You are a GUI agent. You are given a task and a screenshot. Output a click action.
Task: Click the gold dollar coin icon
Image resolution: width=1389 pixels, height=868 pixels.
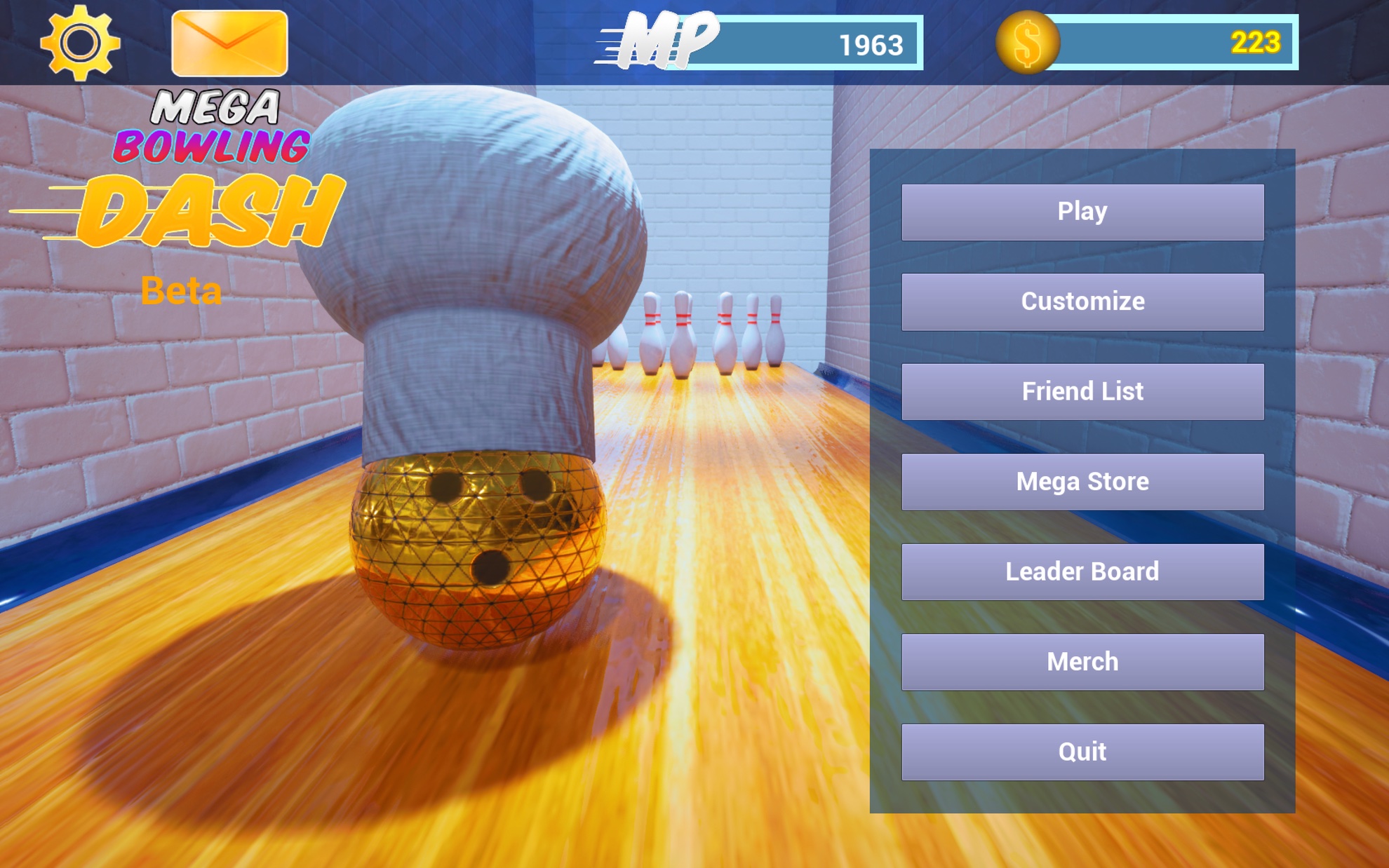pos(1028,42)
